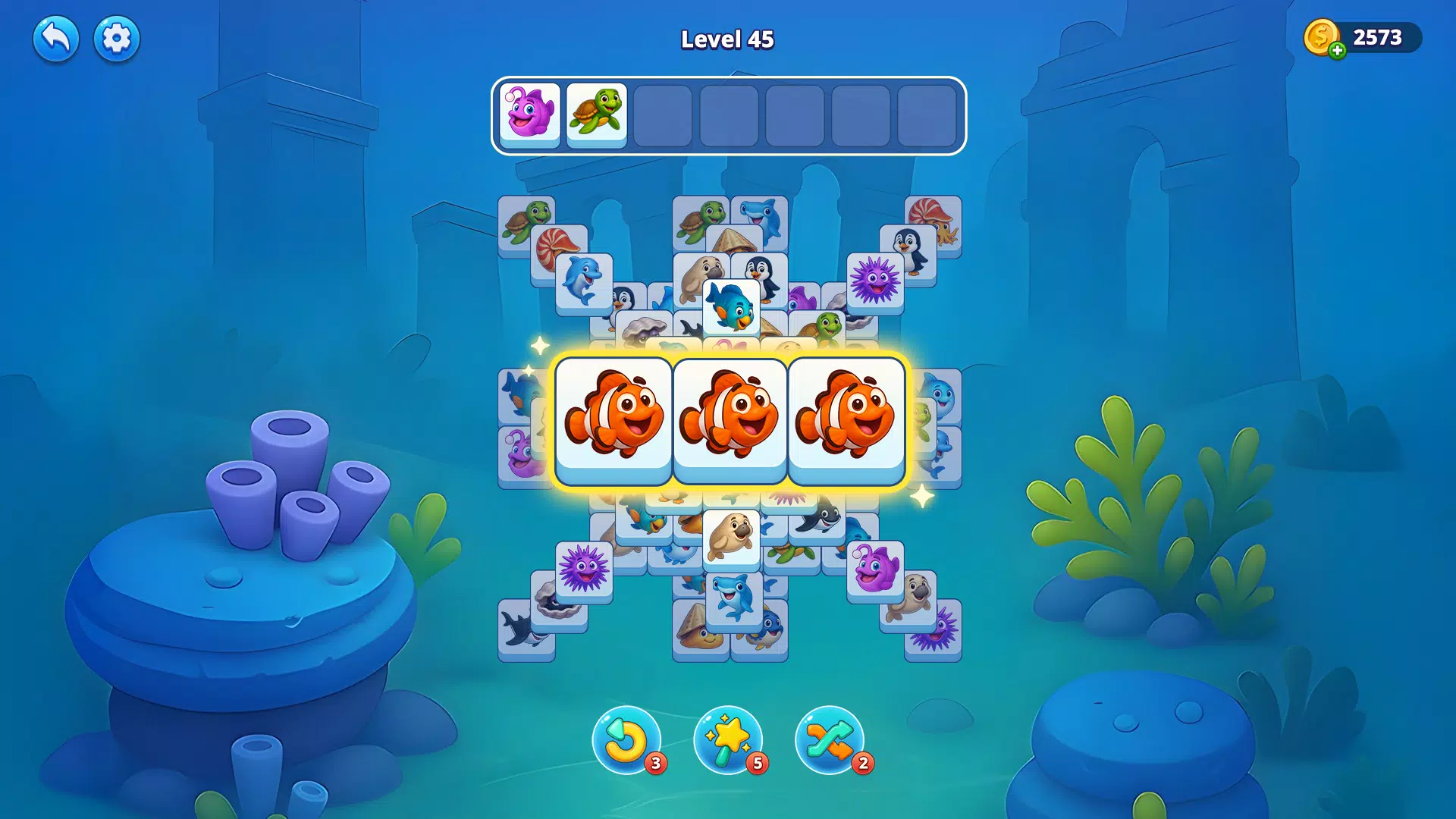The height and width of the screenshot is (819, 1456).
Task: Tap the rightmost clownfish tile
Action: coord(846,418)
